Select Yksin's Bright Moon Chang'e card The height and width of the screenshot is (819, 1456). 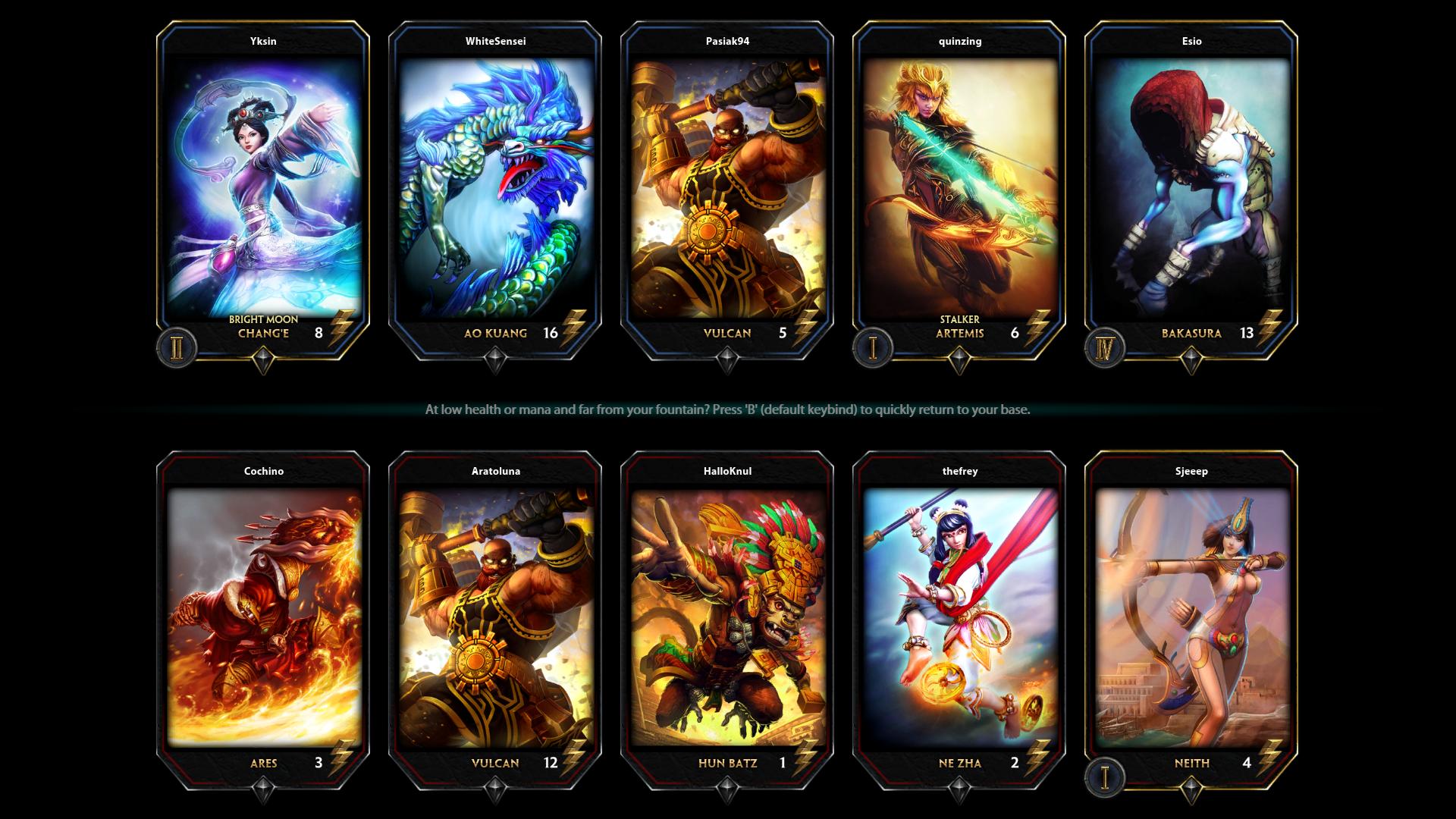pos(263,190)
